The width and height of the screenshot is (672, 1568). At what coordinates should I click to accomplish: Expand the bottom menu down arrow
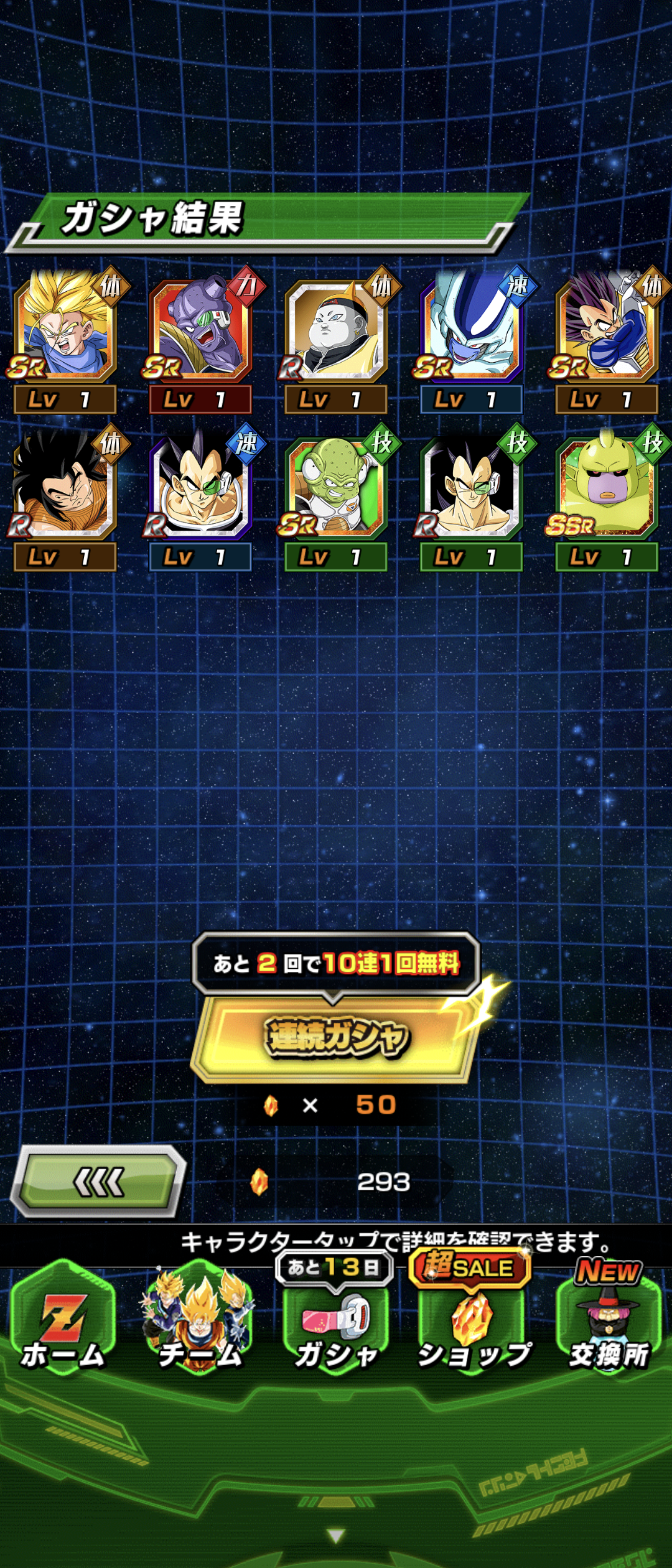point(336,1536)
